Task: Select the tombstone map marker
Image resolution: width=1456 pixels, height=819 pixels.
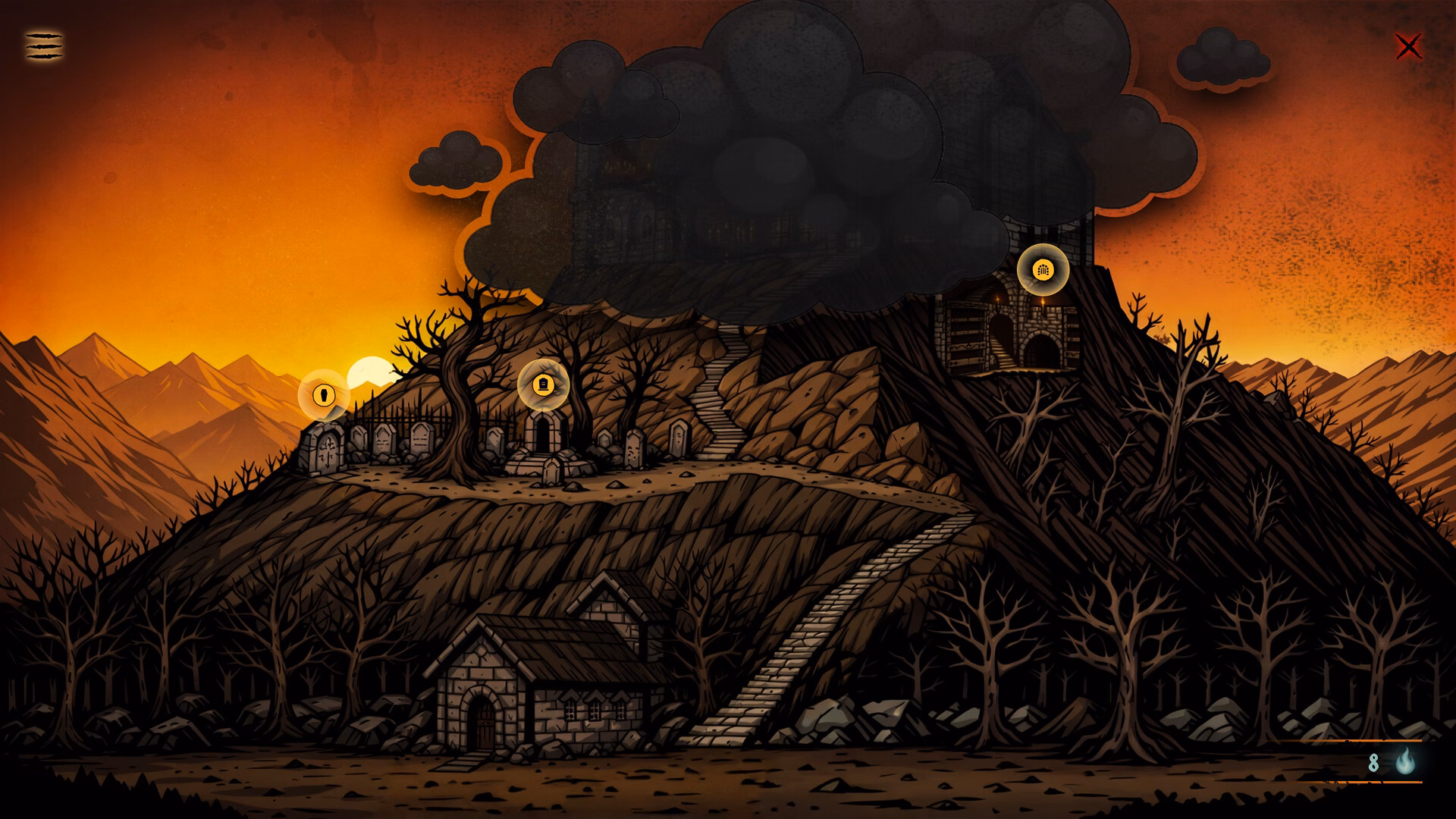Action: pos(543,384)
